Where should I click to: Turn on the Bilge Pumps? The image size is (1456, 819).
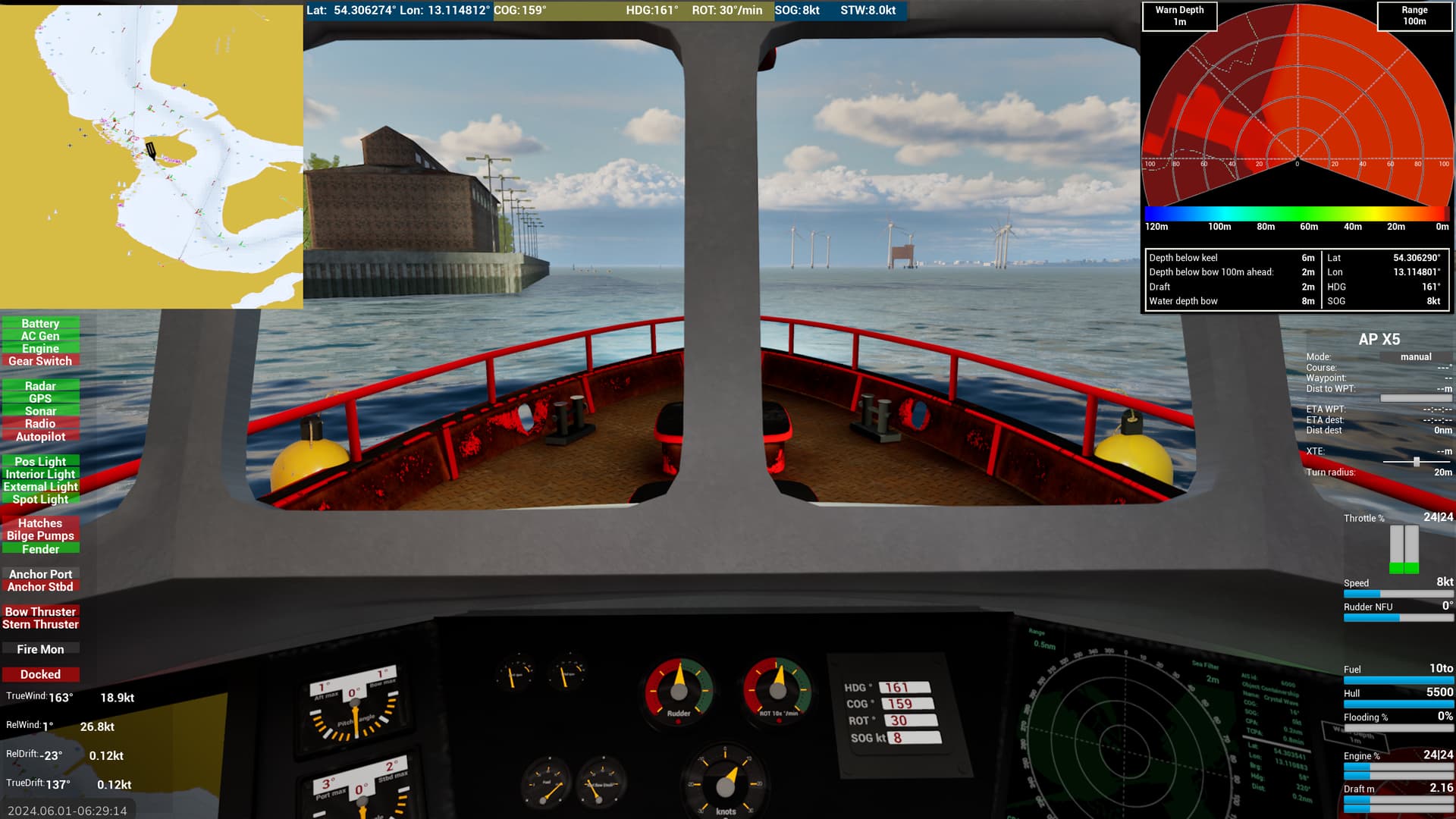(40, 536)
